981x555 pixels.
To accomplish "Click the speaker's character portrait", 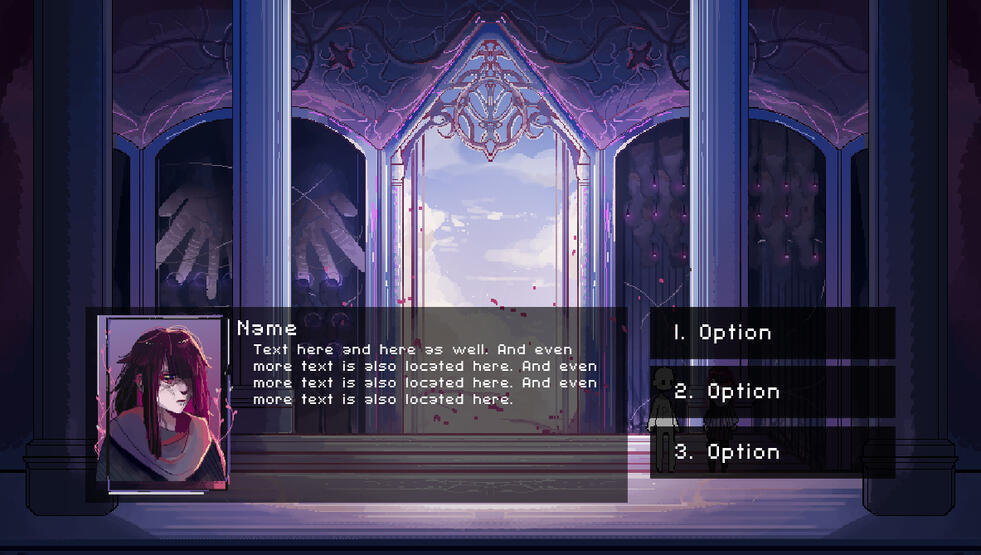I will pyautogui.click(x=163, y=404).
